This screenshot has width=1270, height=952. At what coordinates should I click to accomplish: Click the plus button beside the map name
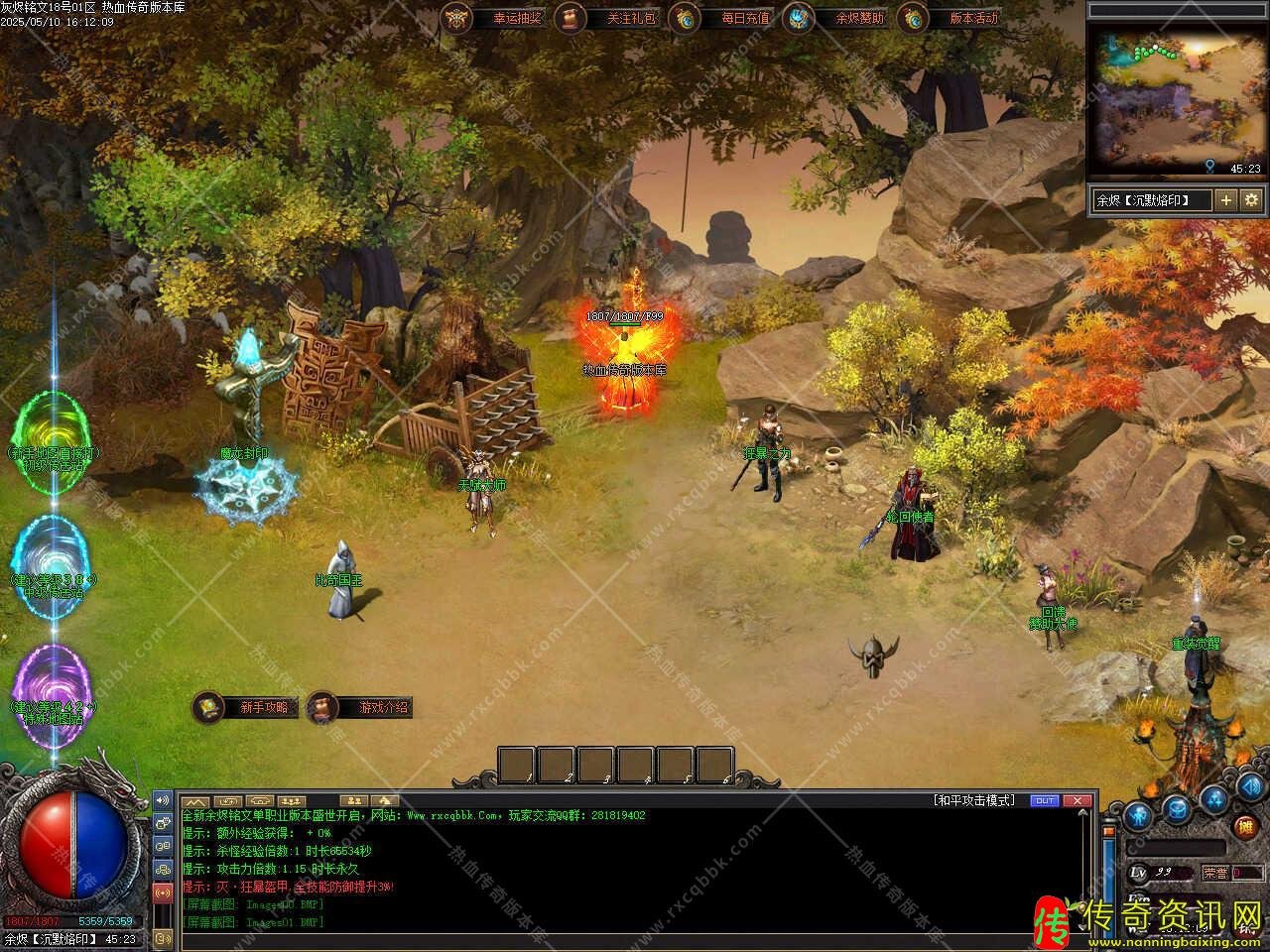coord(1226,200)
